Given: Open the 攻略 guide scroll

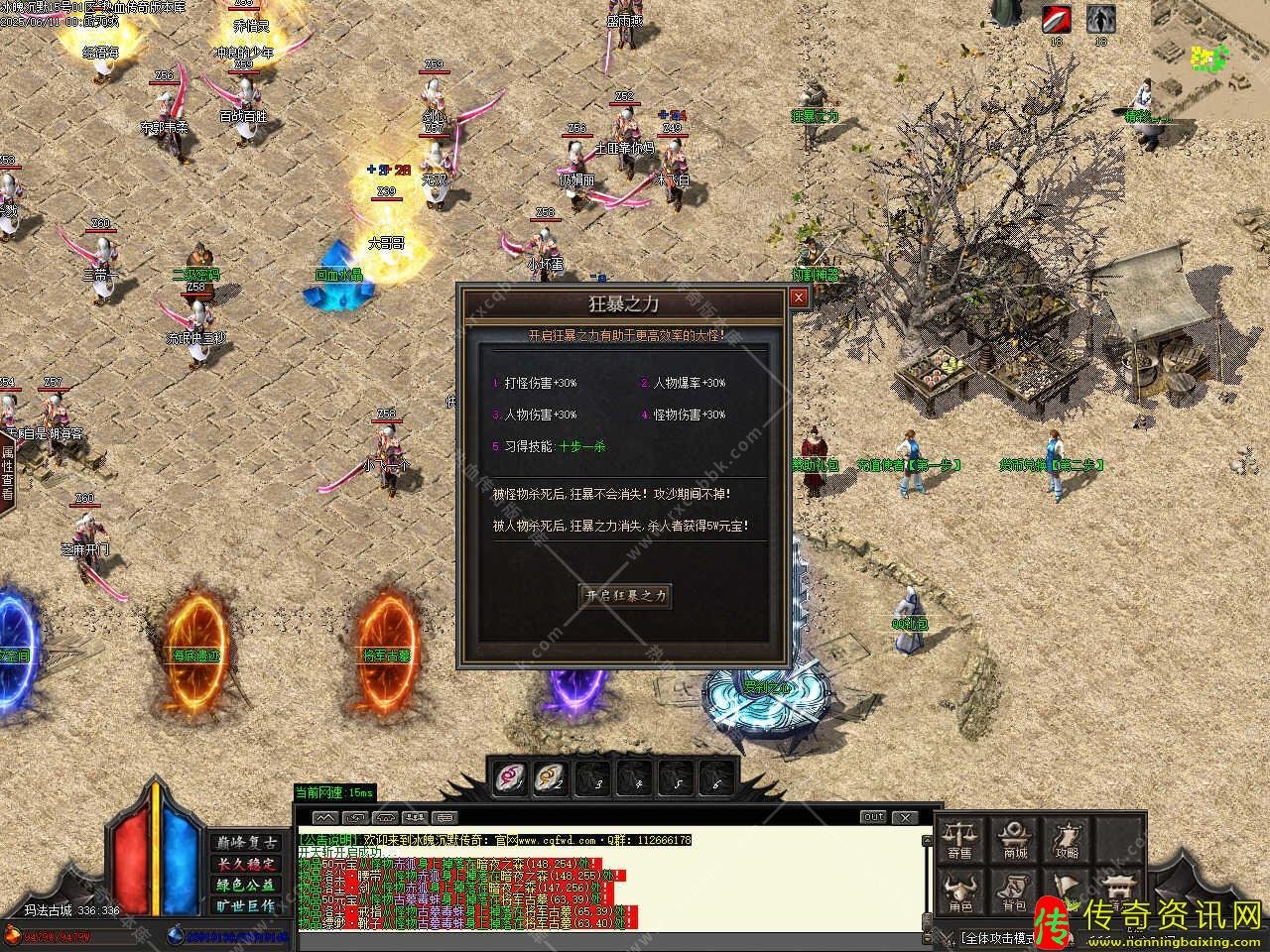Looking at the screenshot, I should (x=1068, y=839).
